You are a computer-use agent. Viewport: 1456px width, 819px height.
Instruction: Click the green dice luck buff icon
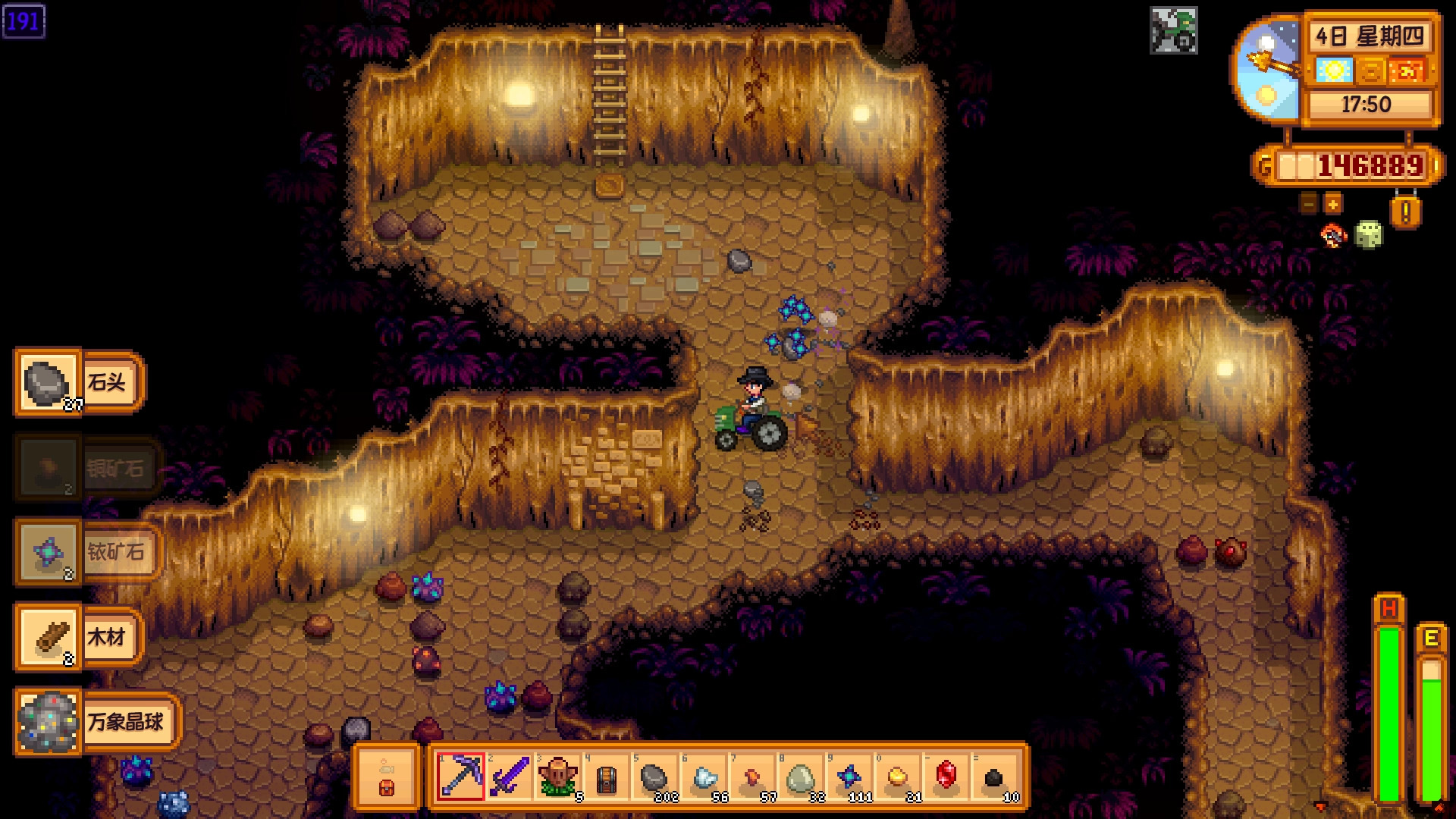pos(1369,235)
